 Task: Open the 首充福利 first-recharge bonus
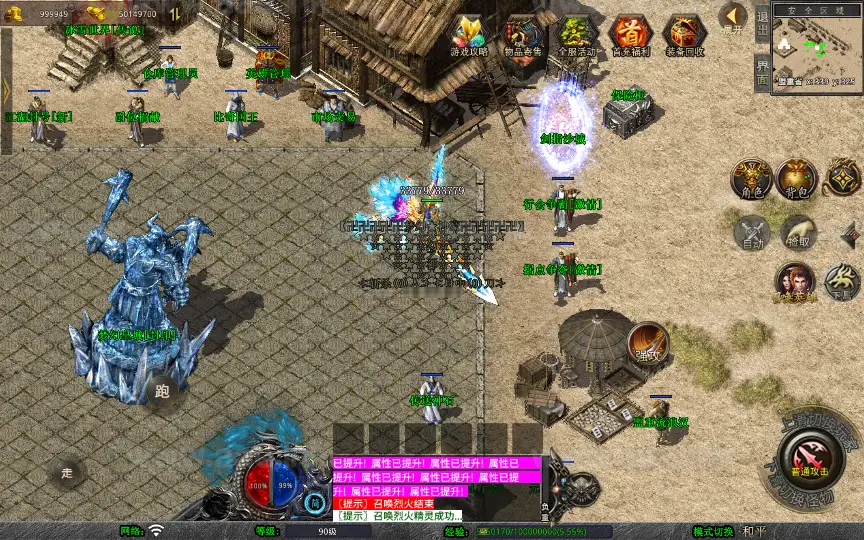(x=630, y=36)
